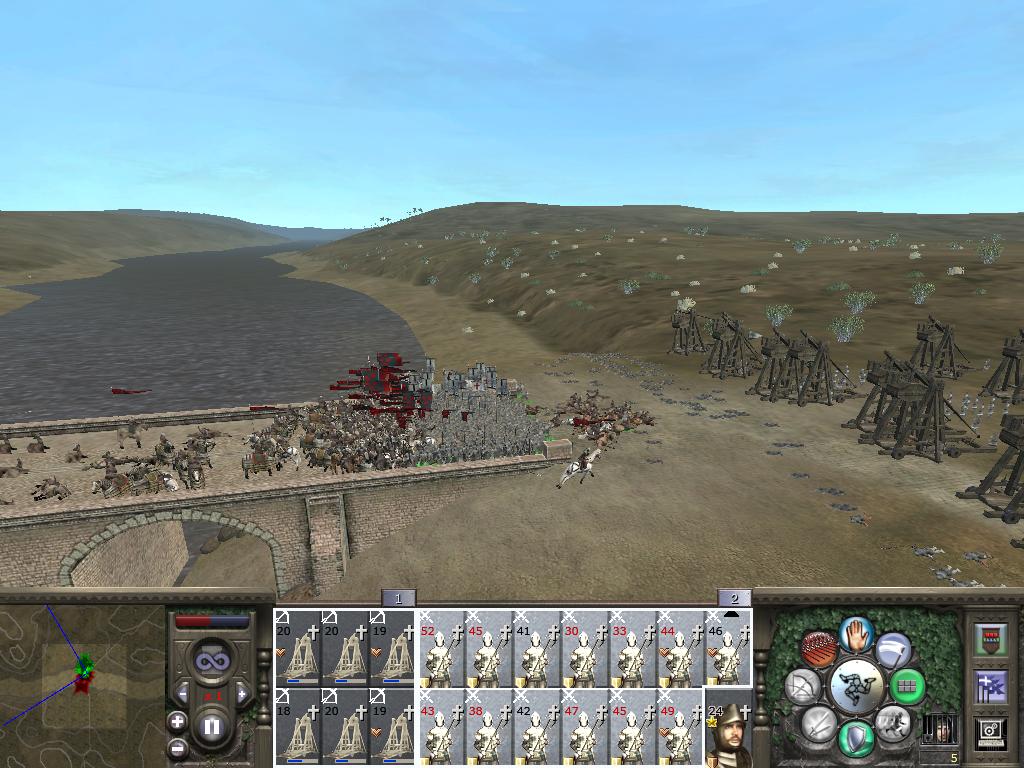Viewport: 1024px width, 768px height.
Task: Zoom in the minimap with the plus button
Action: 178,721
